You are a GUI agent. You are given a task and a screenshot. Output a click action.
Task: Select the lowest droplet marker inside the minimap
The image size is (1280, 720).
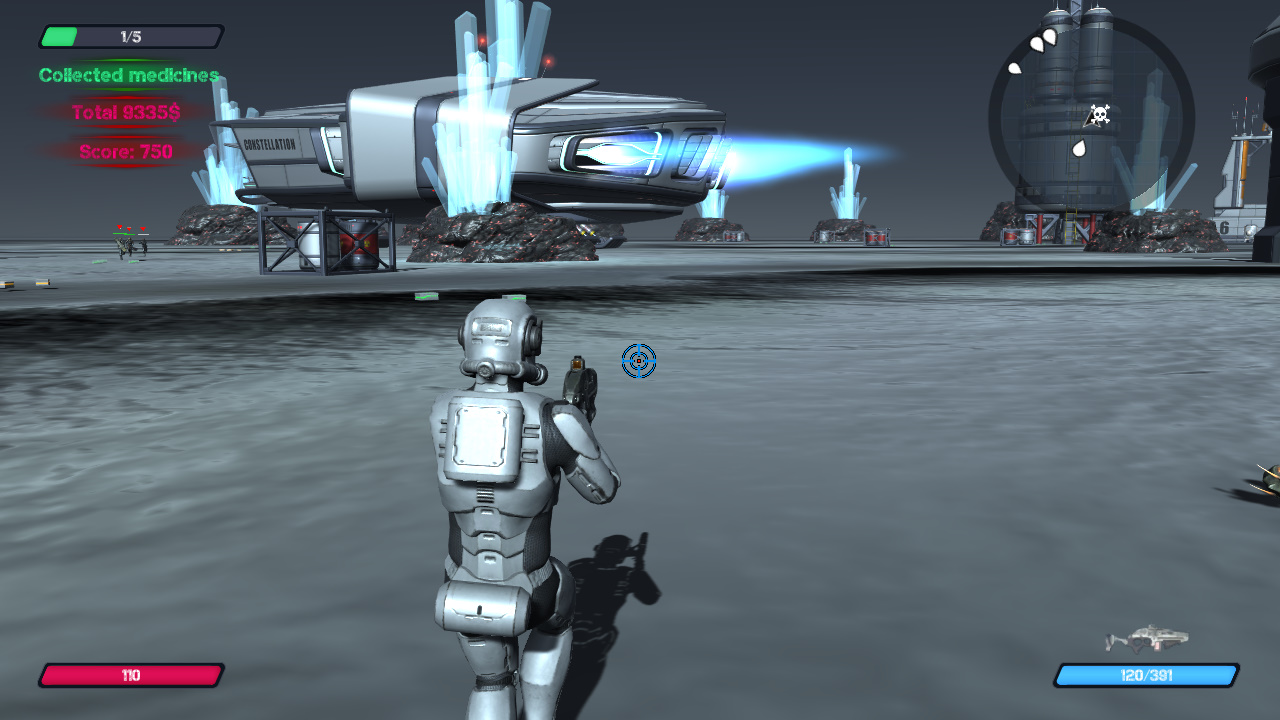1078,146
